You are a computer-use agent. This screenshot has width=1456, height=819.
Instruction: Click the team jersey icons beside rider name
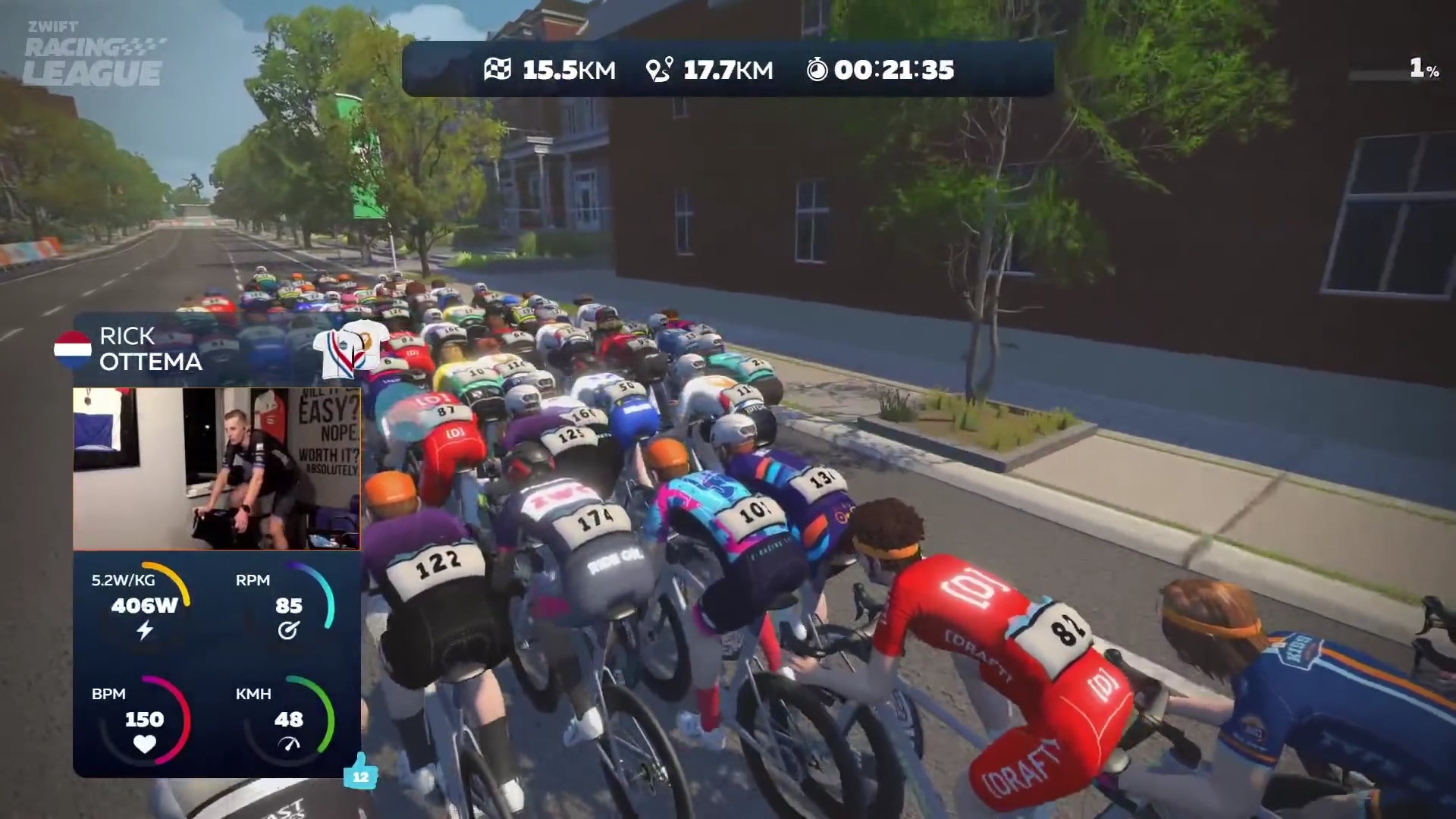(x=350, y=349)
